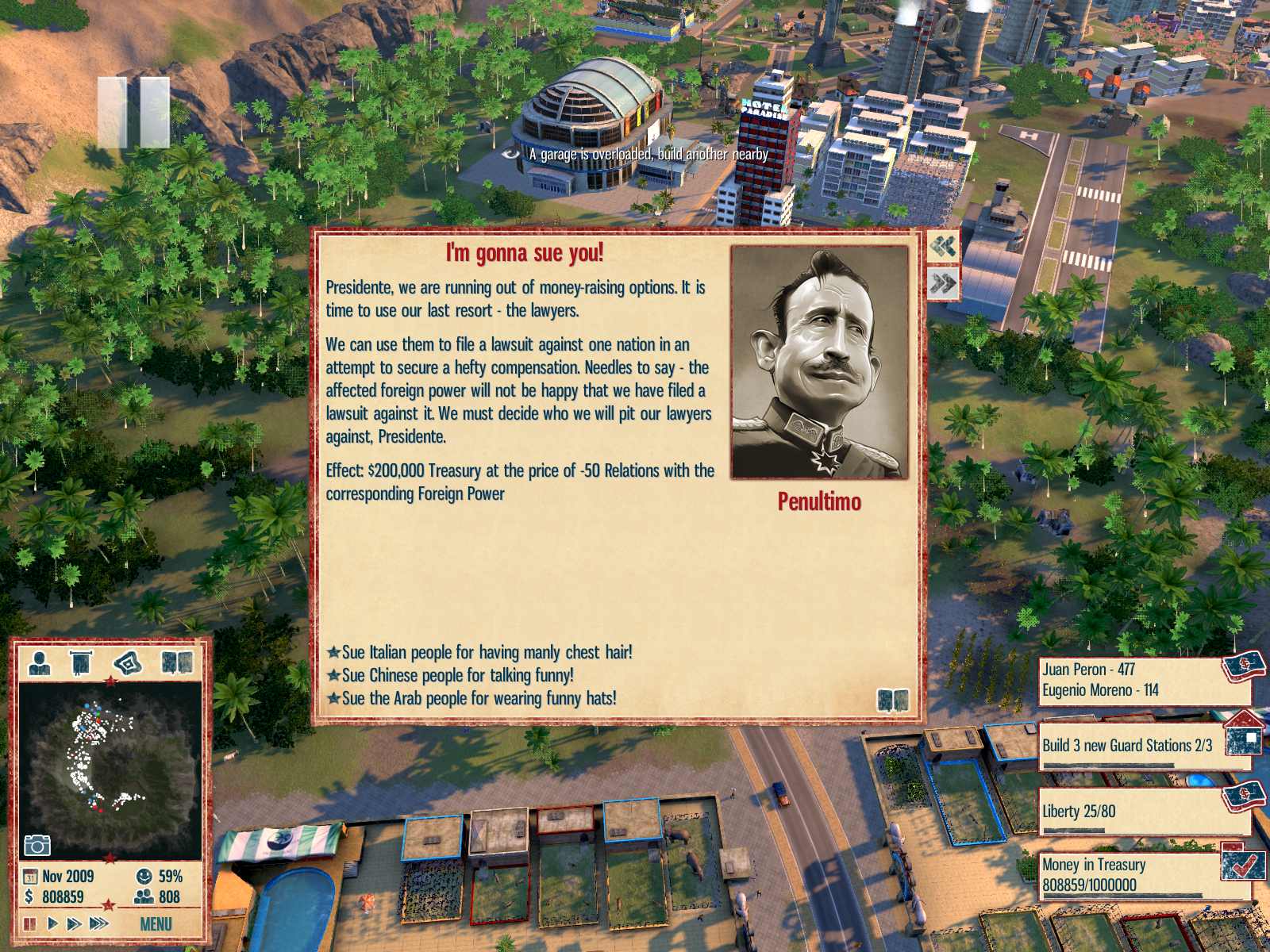Viewport: 1270px width, 952px height.
Task: Open the almanac book icon above the minimap
Action: [177, 662]
